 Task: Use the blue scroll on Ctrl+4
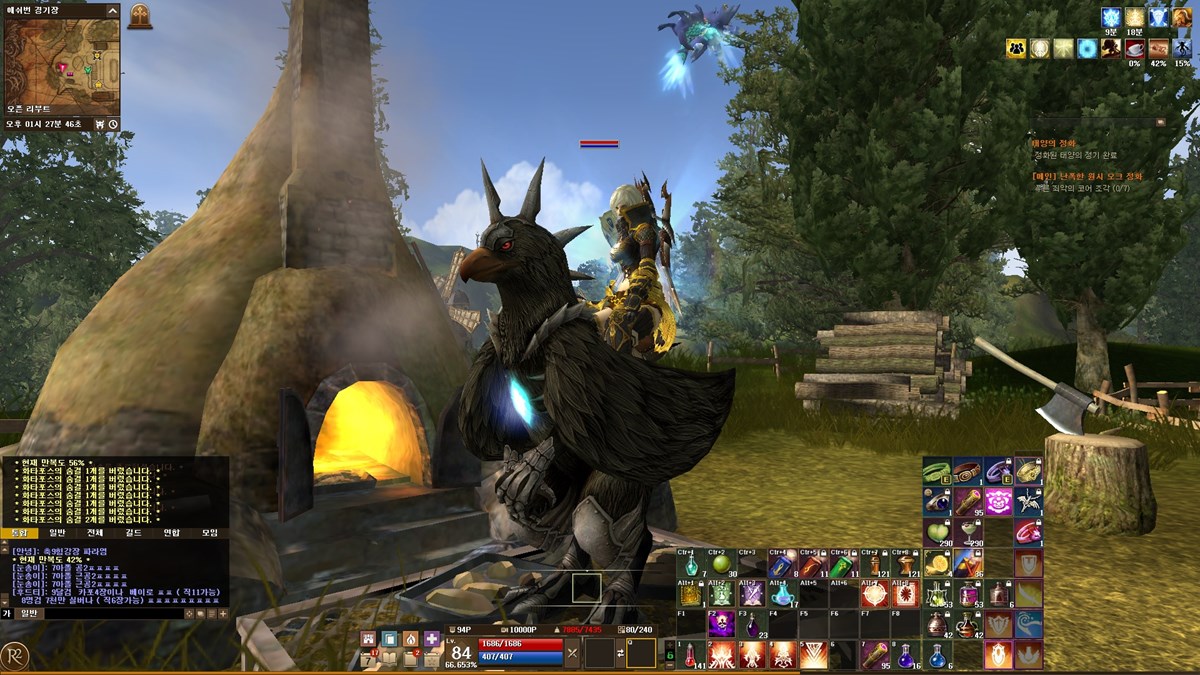(x=780, y=565)
